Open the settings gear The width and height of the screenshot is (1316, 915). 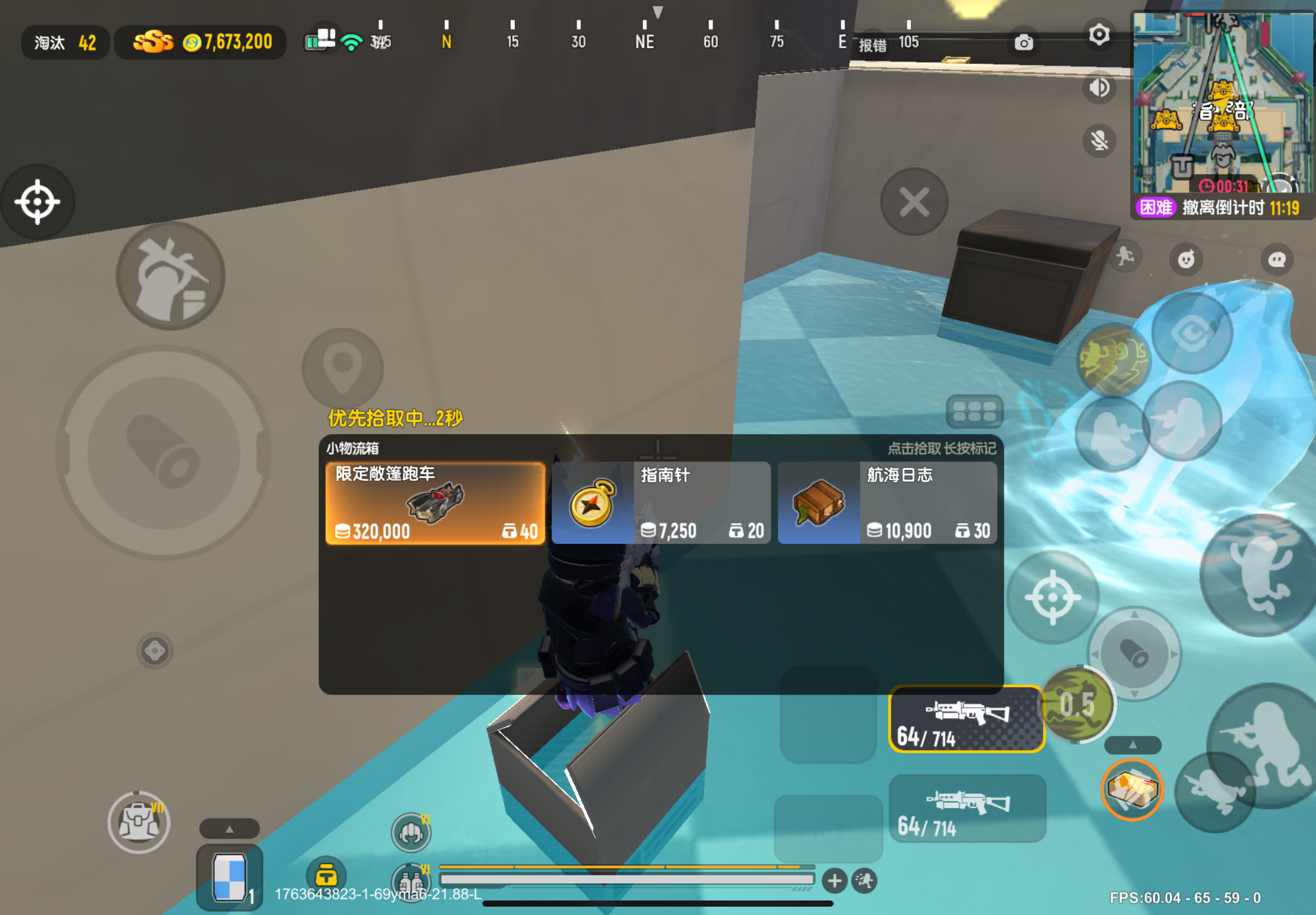point(1099,36)
